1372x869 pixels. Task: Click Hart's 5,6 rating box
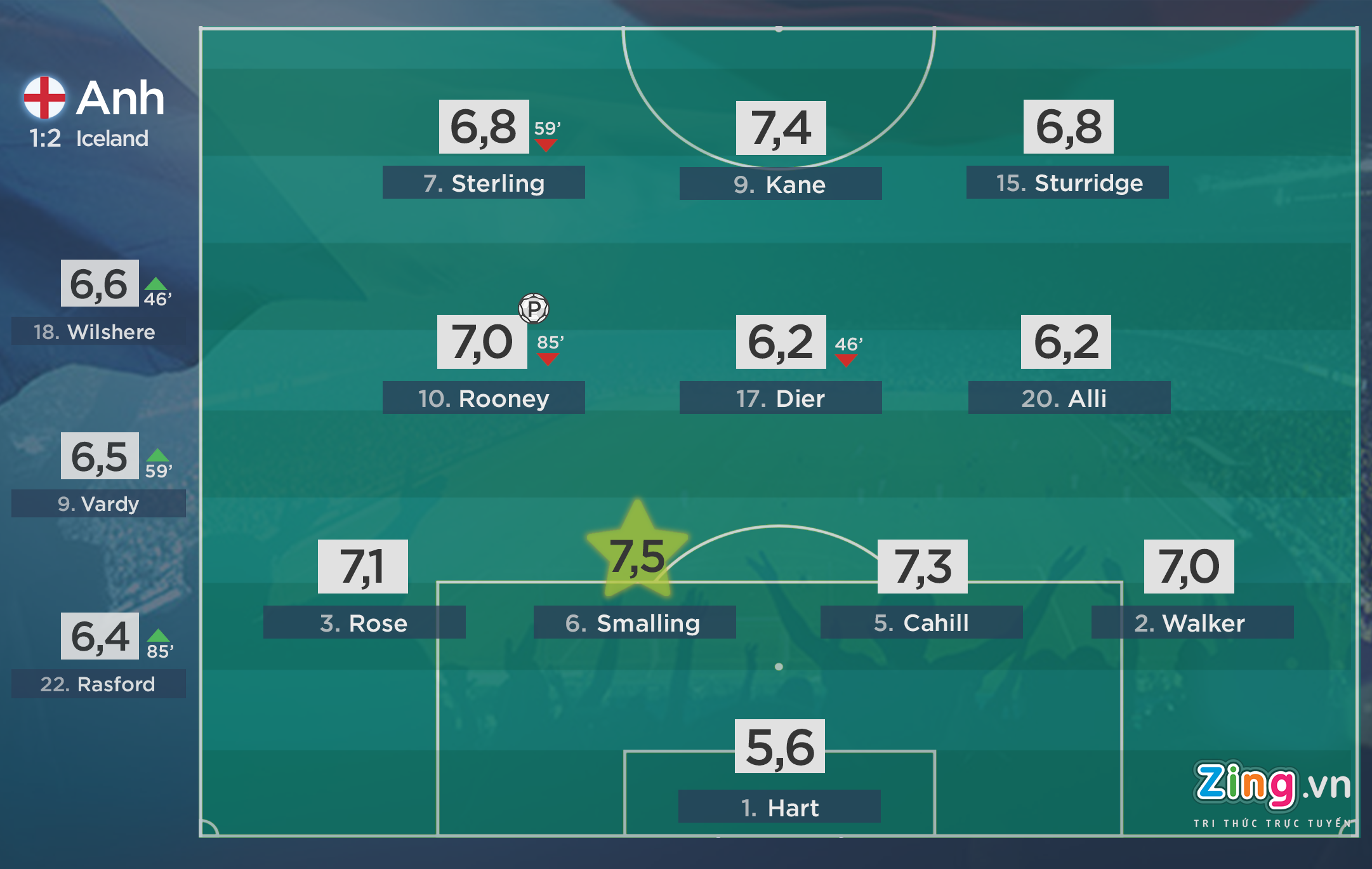tap(779, 746)
